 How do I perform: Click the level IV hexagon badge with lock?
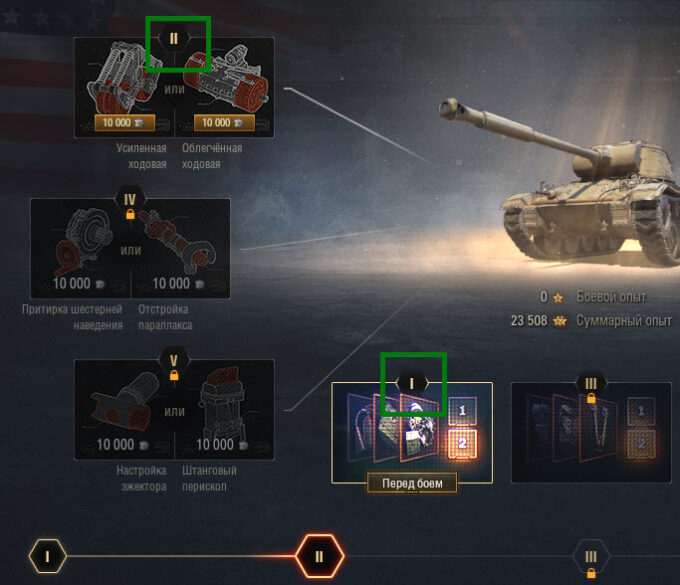tap(130, 201)
